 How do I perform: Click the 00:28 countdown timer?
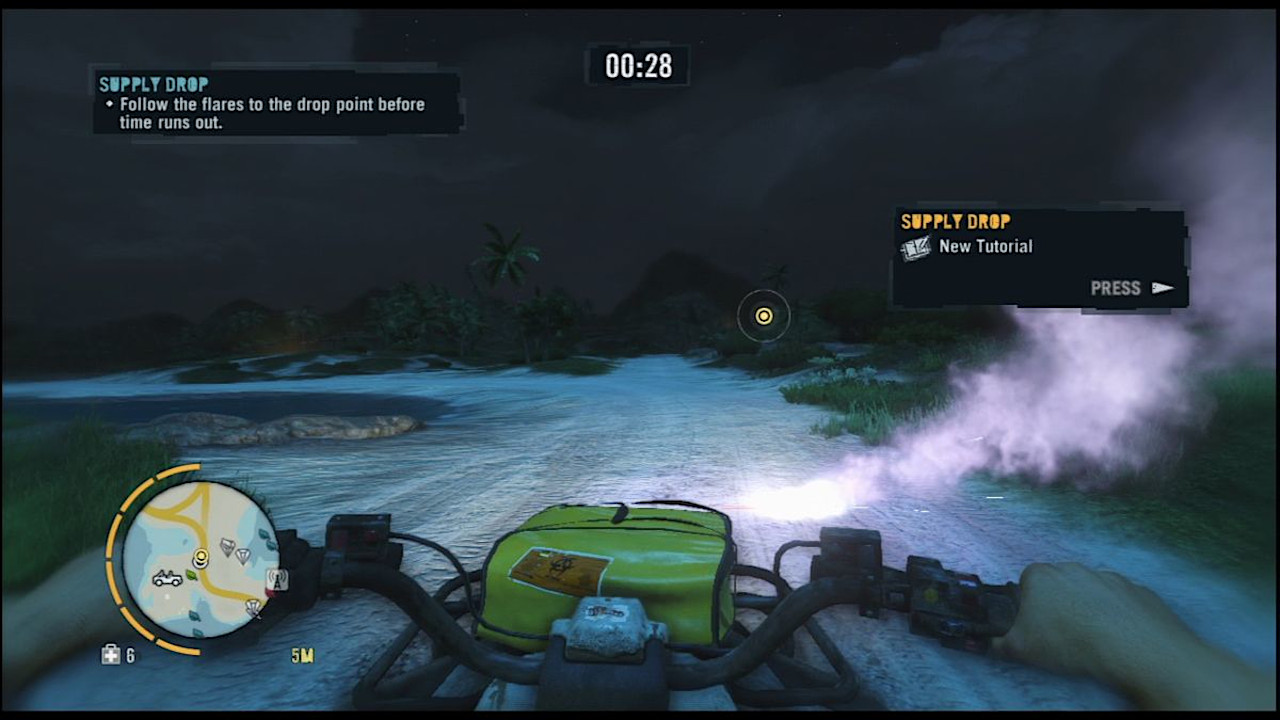pyautogui.click(x=637, y=66)
